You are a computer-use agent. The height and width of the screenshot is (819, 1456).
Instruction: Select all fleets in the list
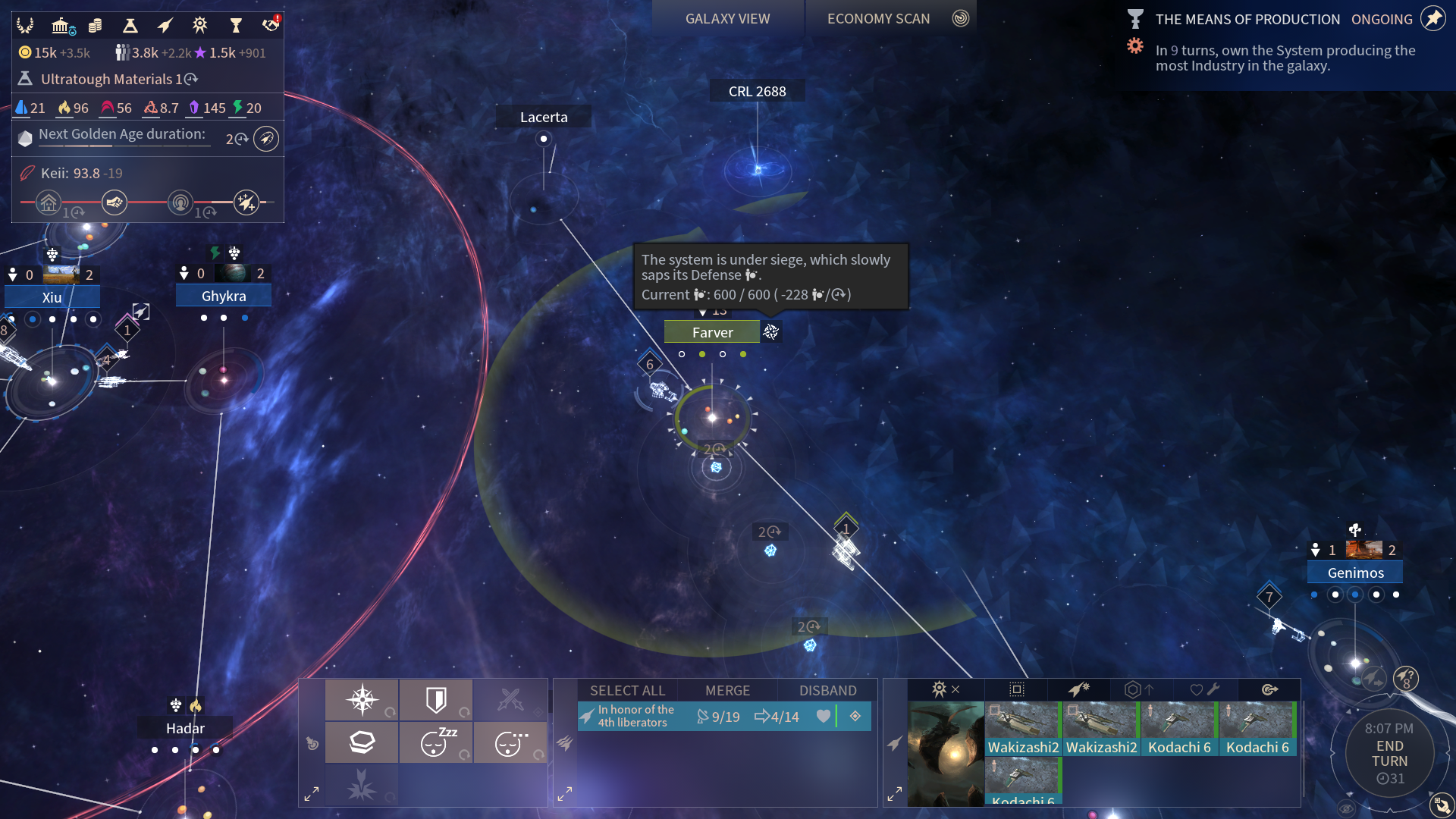pyautogui.click(x=627, y=690)
